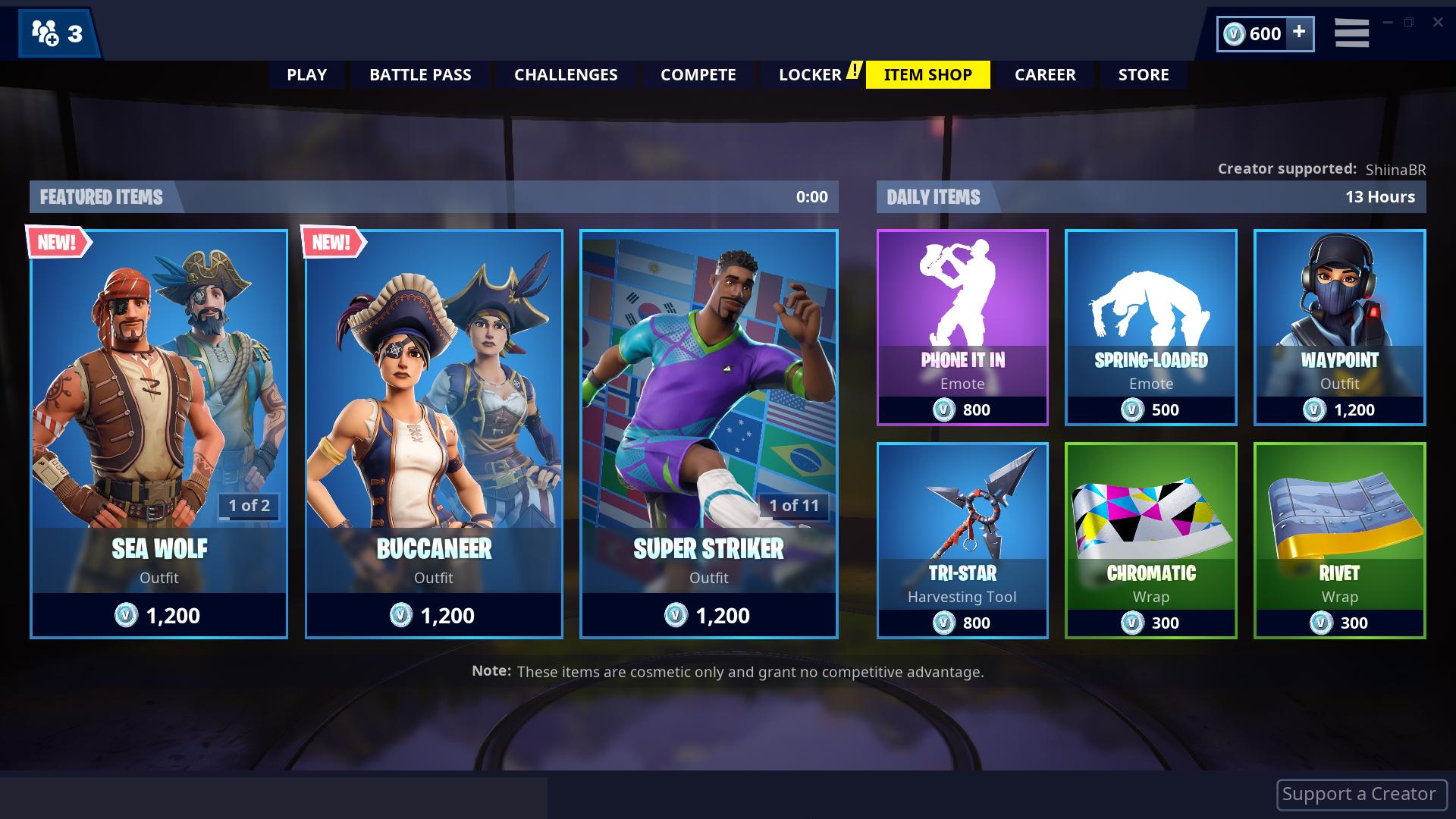Click the "1 of 11" style indicator on Super Striker

[x=792, y=507]
